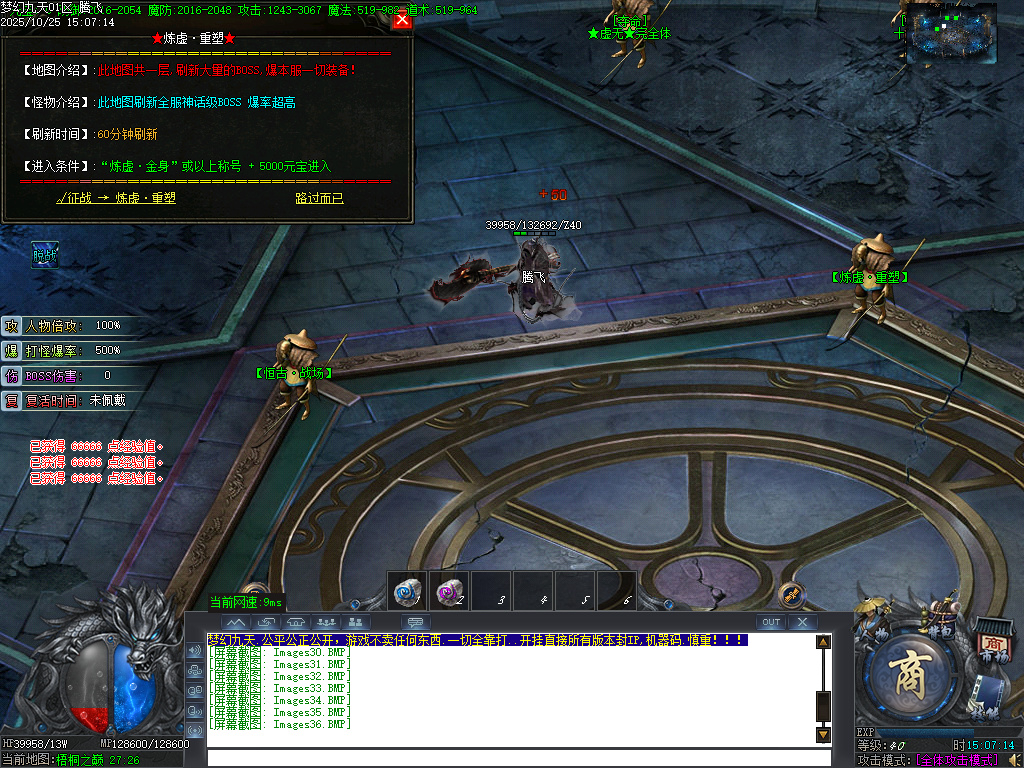This screenshot has width=1024, height=768.
Task: Choose the 征战 → 炼虚·重塑 option
Action: (116, 198)
